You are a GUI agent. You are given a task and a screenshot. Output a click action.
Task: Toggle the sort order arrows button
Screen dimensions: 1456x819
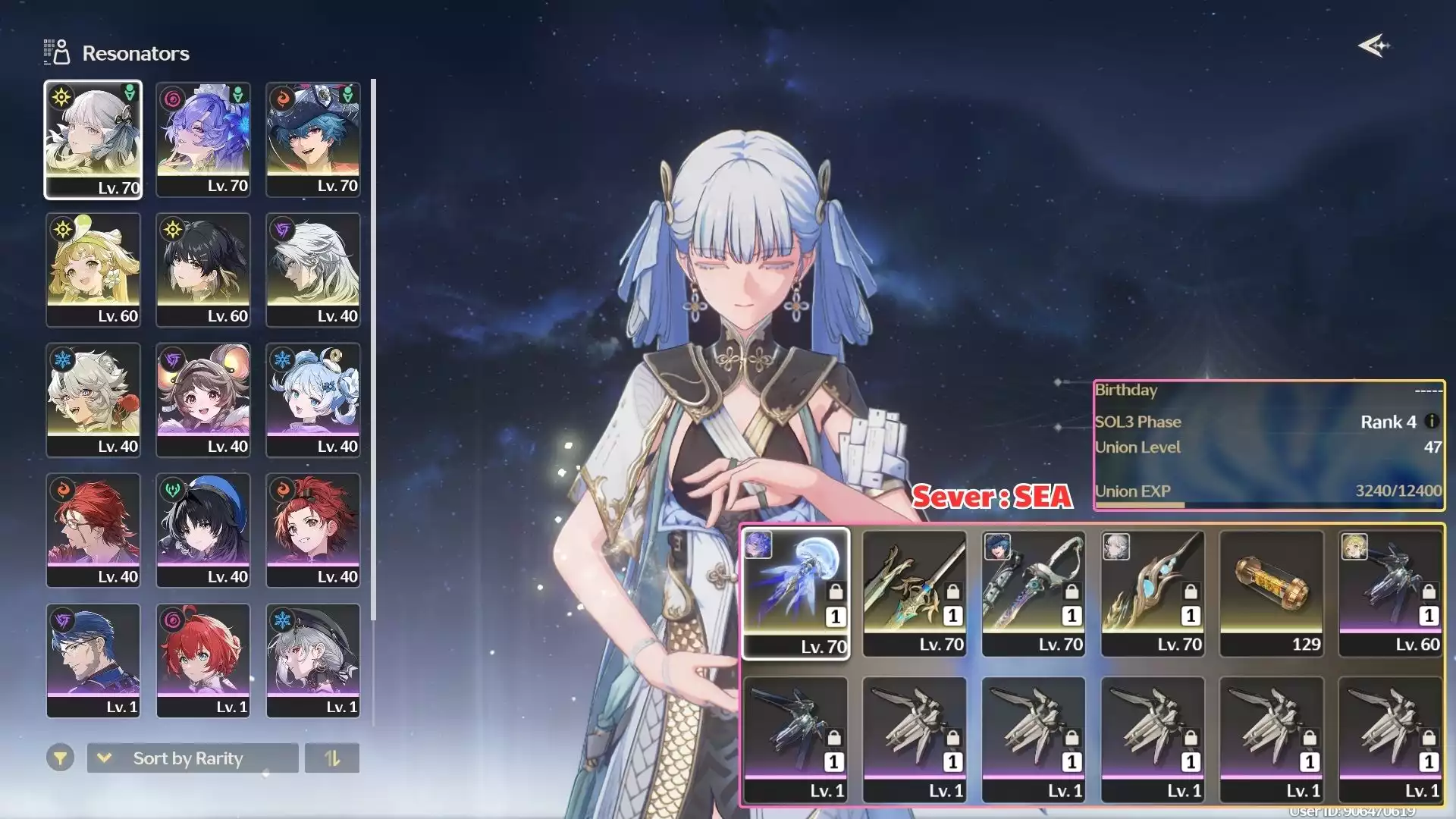click(x=332, y=758)
